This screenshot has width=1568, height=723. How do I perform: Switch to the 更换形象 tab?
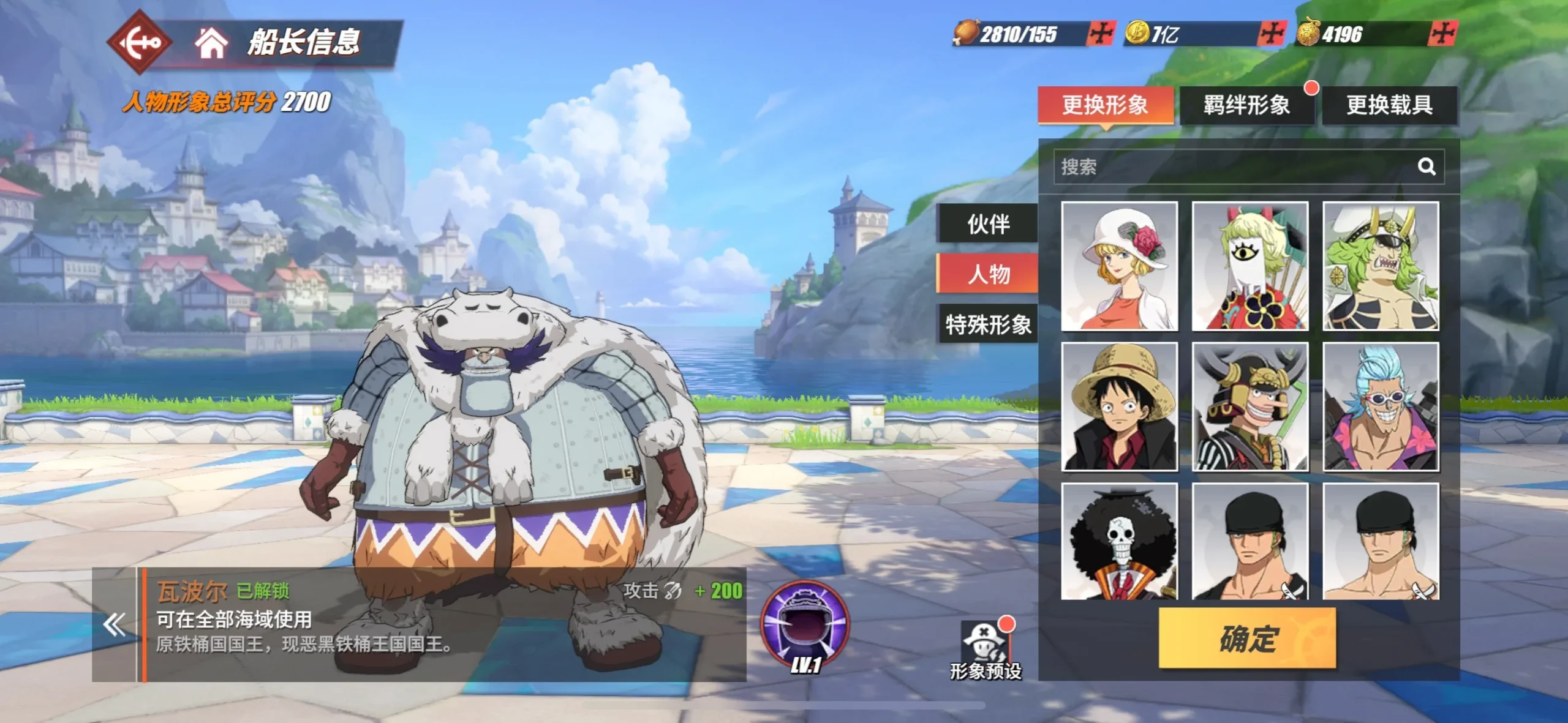(x=1105, y=105)
